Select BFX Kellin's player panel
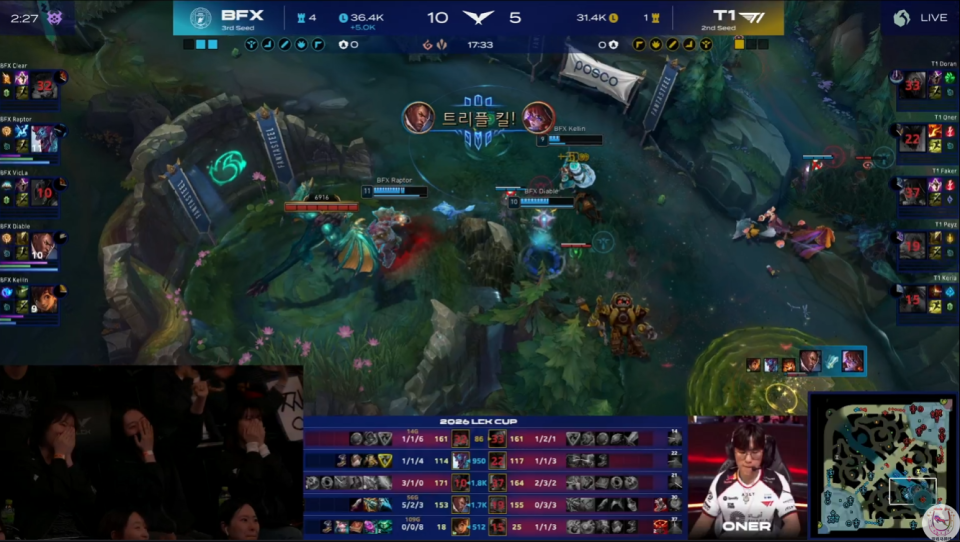Viewport: 960px width, 542px height. click(x=30, y=299)
